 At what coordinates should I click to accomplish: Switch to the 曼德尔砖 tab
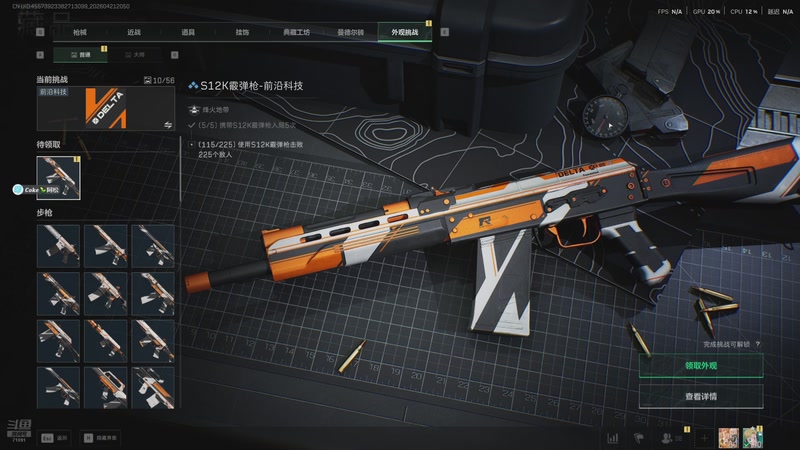click(351, 33)
